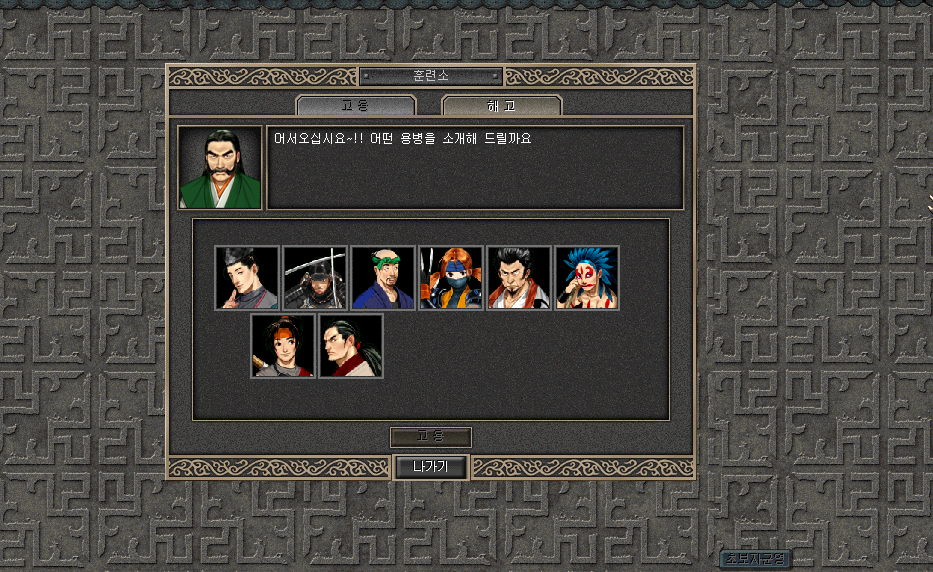Click the 초보자운영 button
The height and width of the screenshot is (572, 933).
coord(755,558)
